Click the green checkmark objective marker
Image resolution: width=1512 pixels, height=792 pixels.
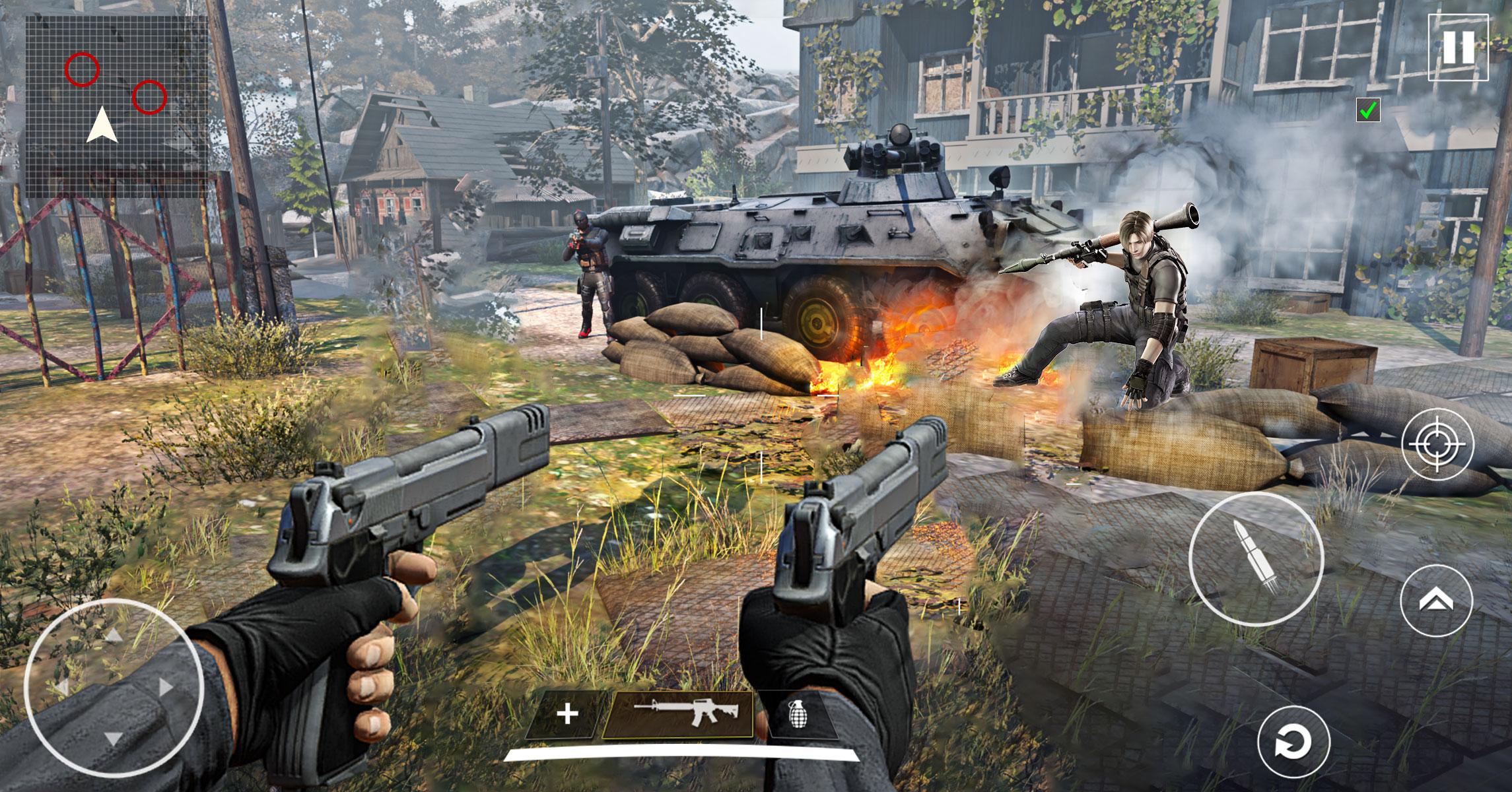(x=1369, y=111)
